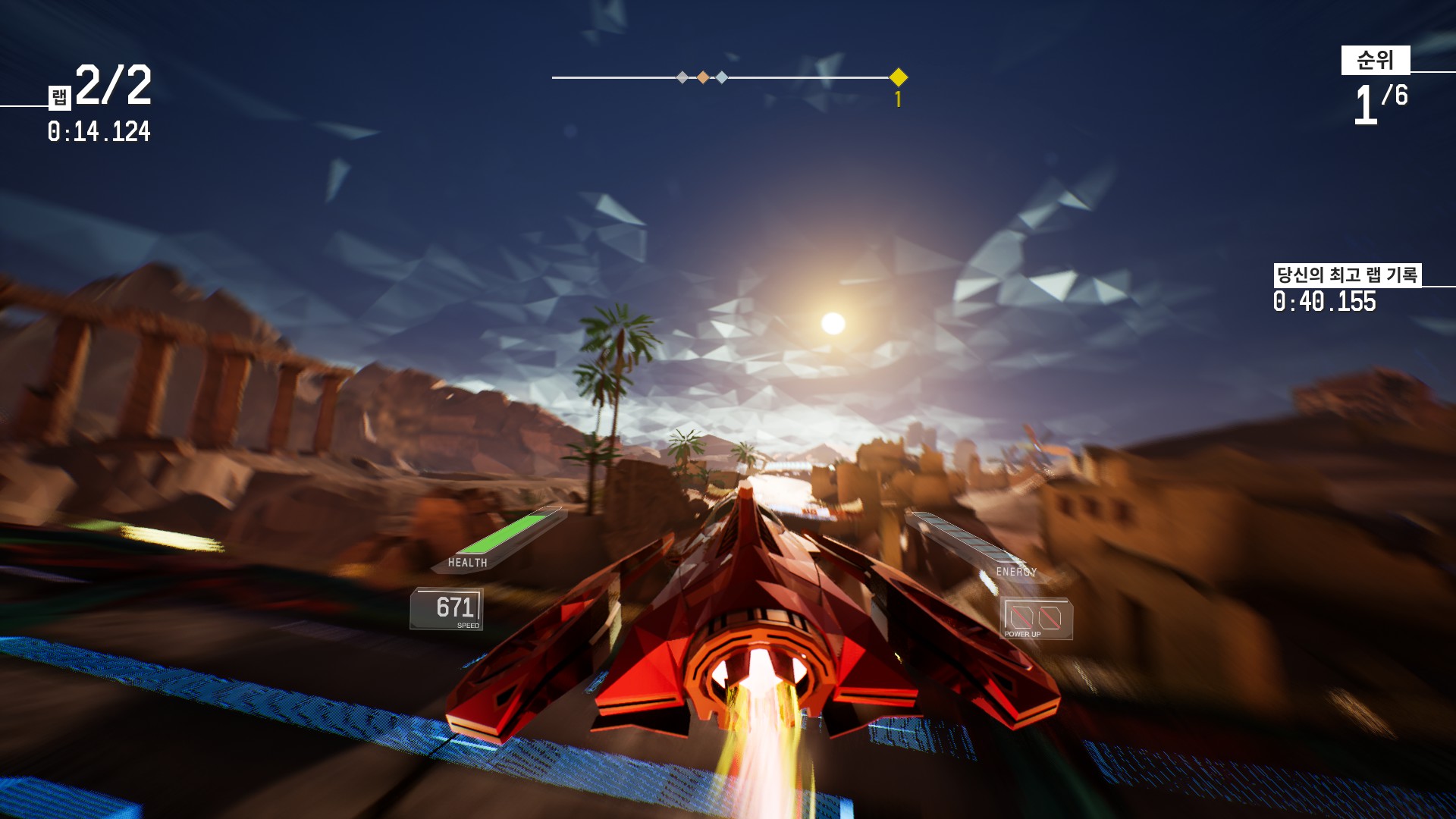Select the leftmost gray rival diamond marker
Image resolution: width=1456 pixels, height=819 pixels.
click(x=682, y=76)
